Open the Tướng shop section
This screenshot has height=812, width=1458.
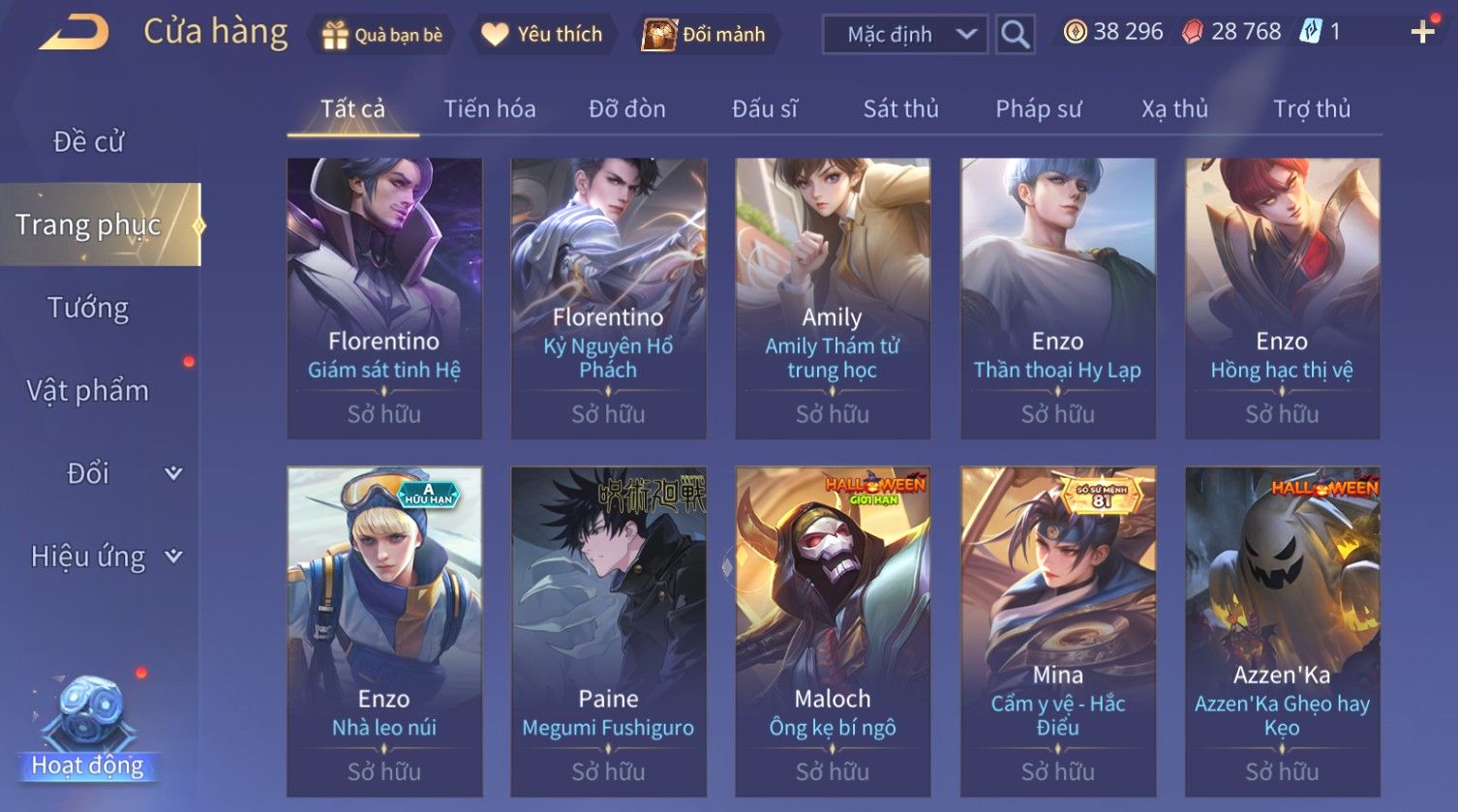[88, 308]
